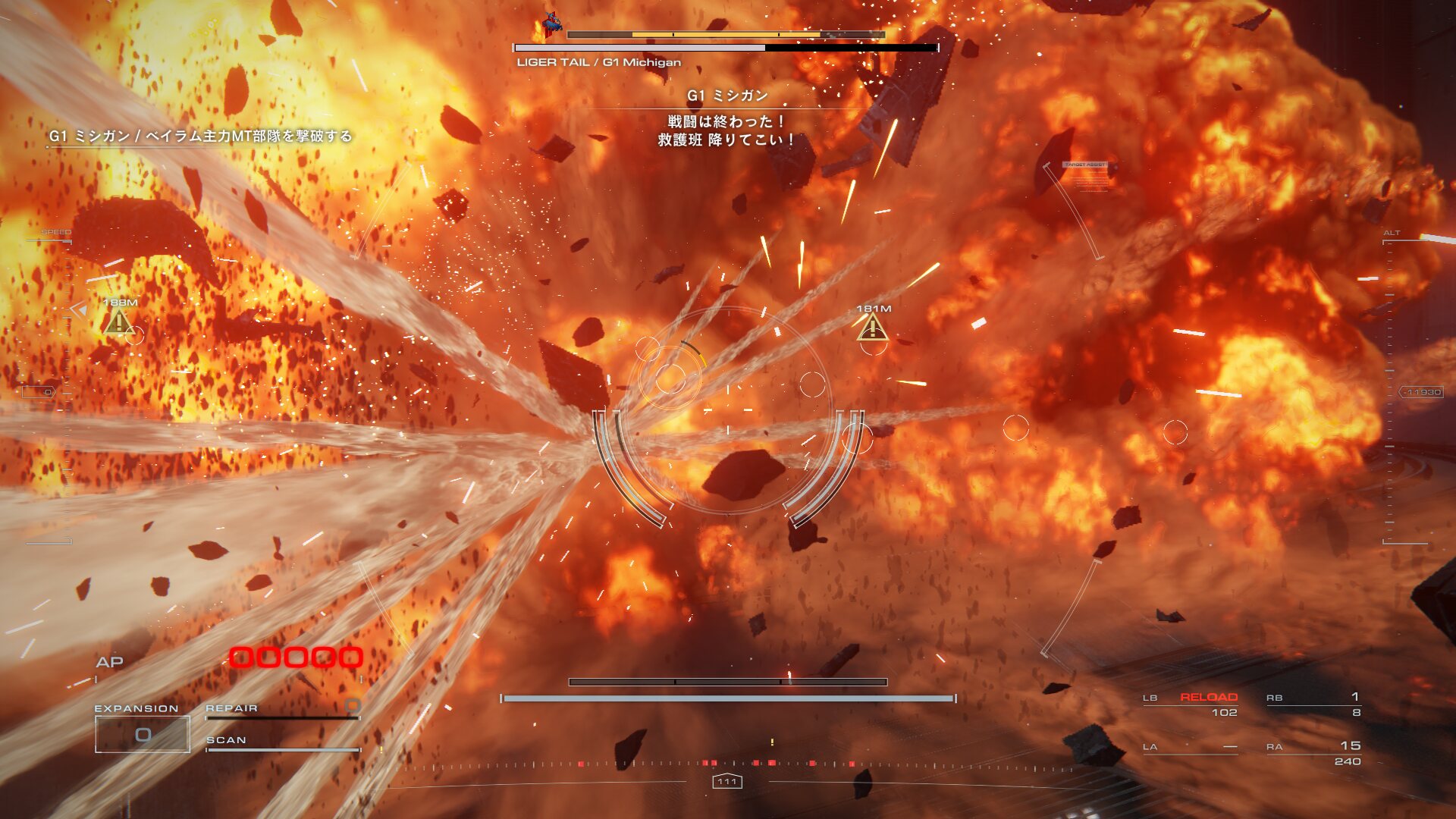
Task: Select the empty LA weapon slot
Action: point(1191,747)
